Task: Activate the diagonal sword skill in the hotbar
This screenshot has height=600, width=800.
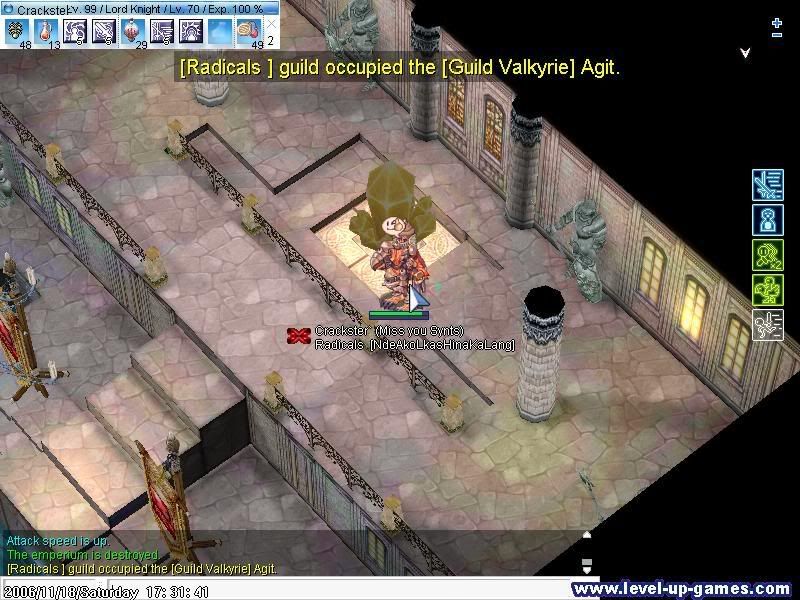Action: (x=104, y=30)
